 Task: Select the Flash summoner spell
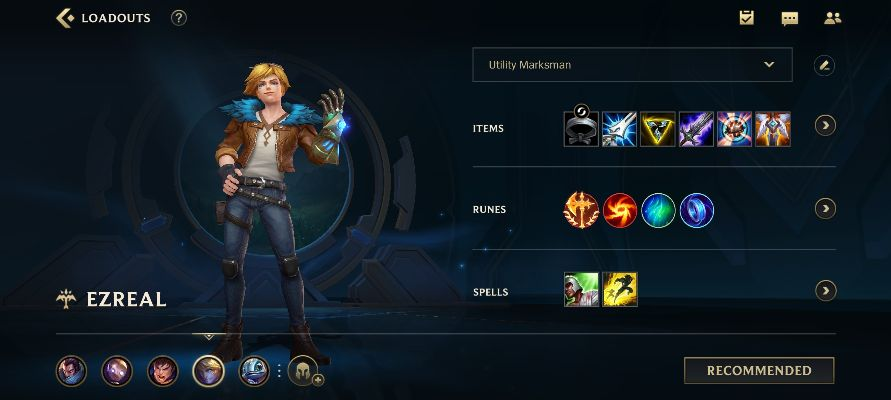click(x=620, y=290)
